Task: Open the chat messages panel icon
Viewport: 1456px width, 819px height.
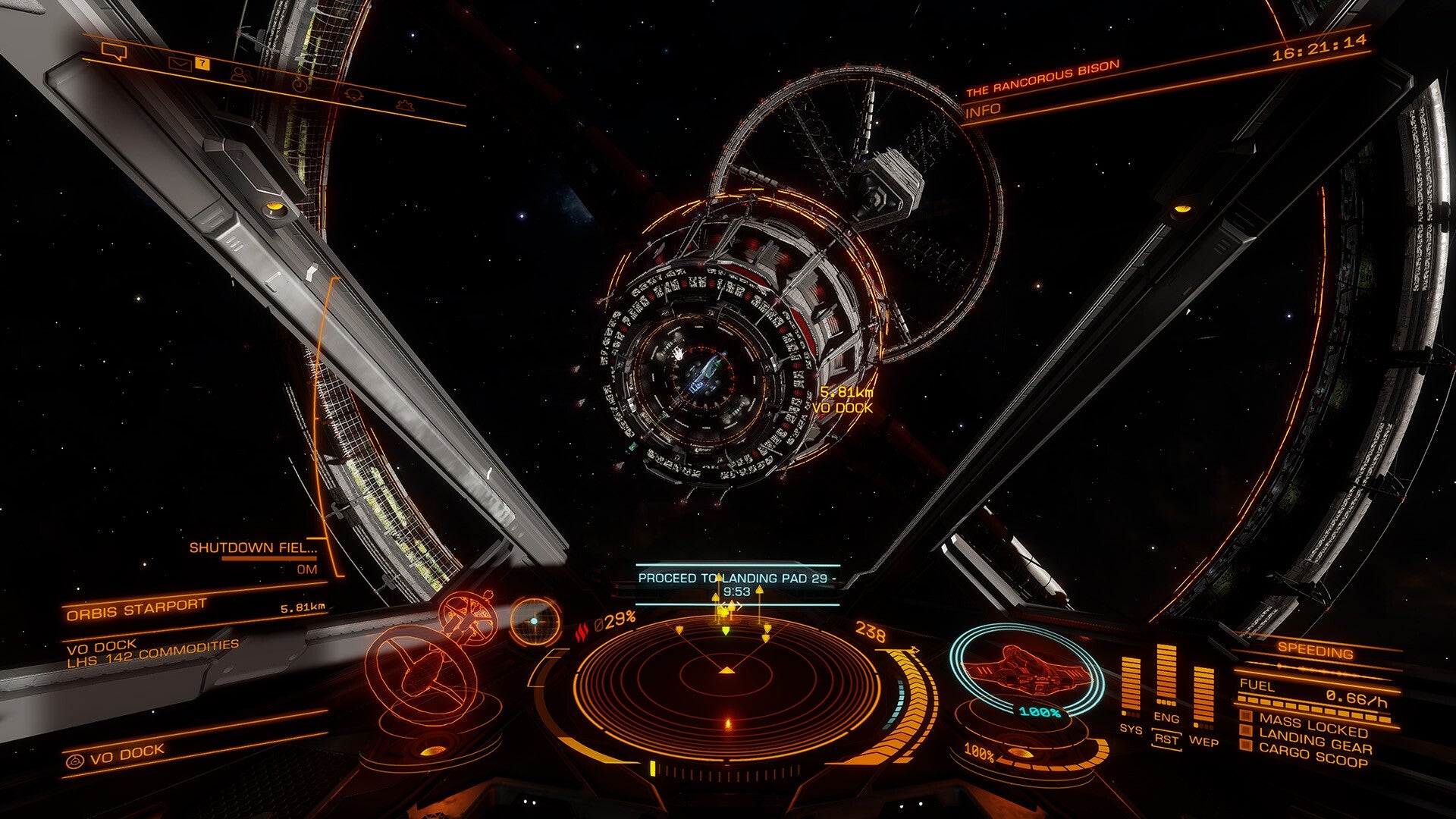Action: tap(114, 51)
